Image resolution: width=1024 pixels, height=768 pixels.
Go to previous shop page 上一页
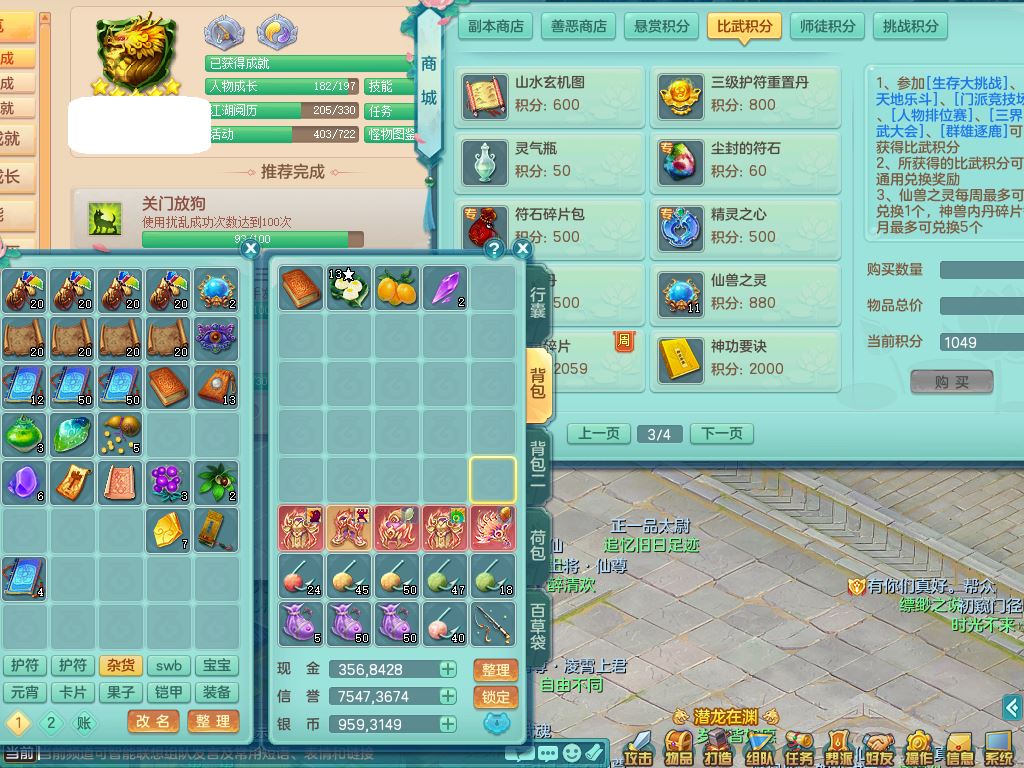(x=600, y=434)
